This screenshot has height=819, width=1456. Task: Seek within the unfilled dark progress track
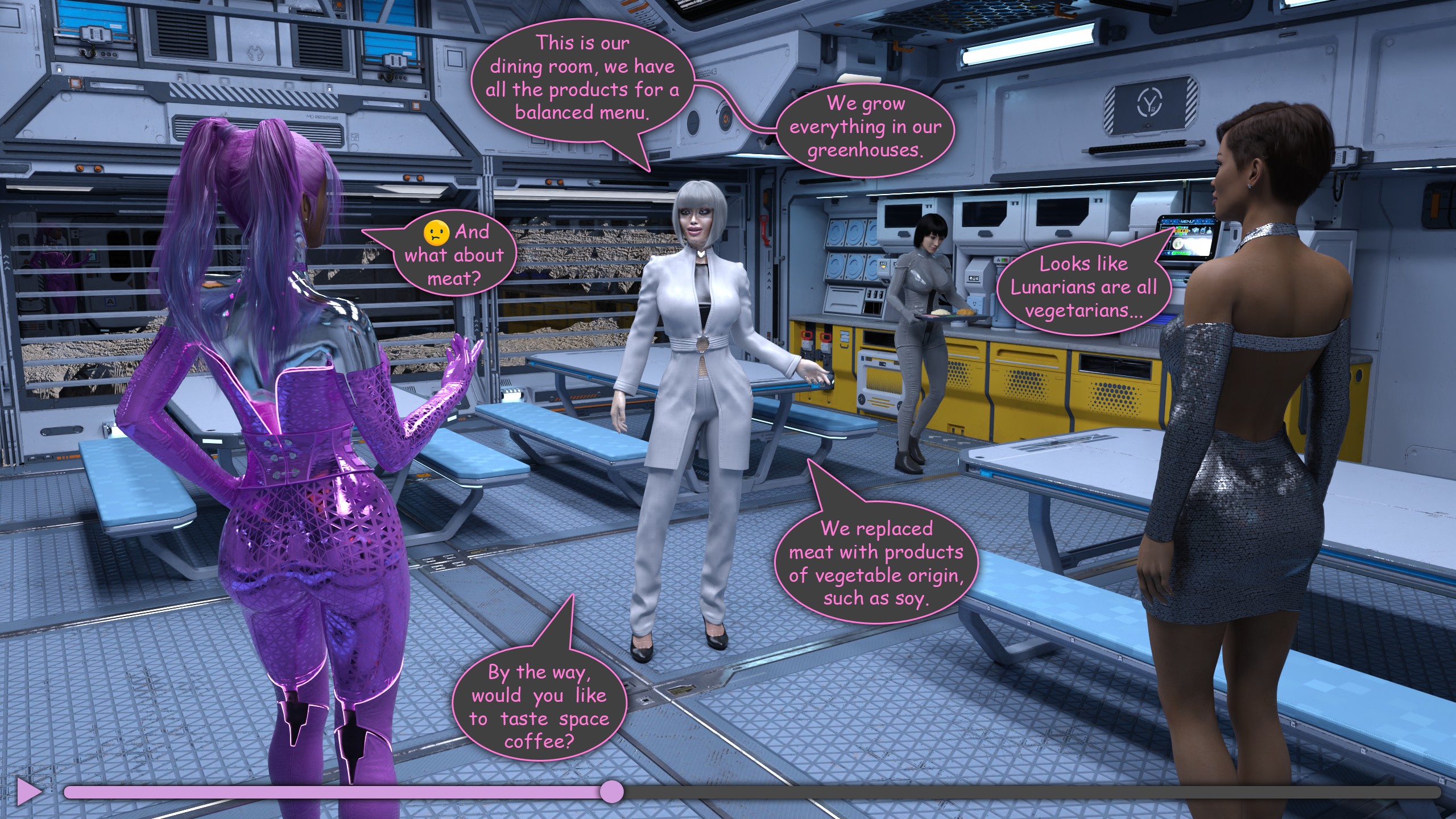click(x=1024, y=792)
